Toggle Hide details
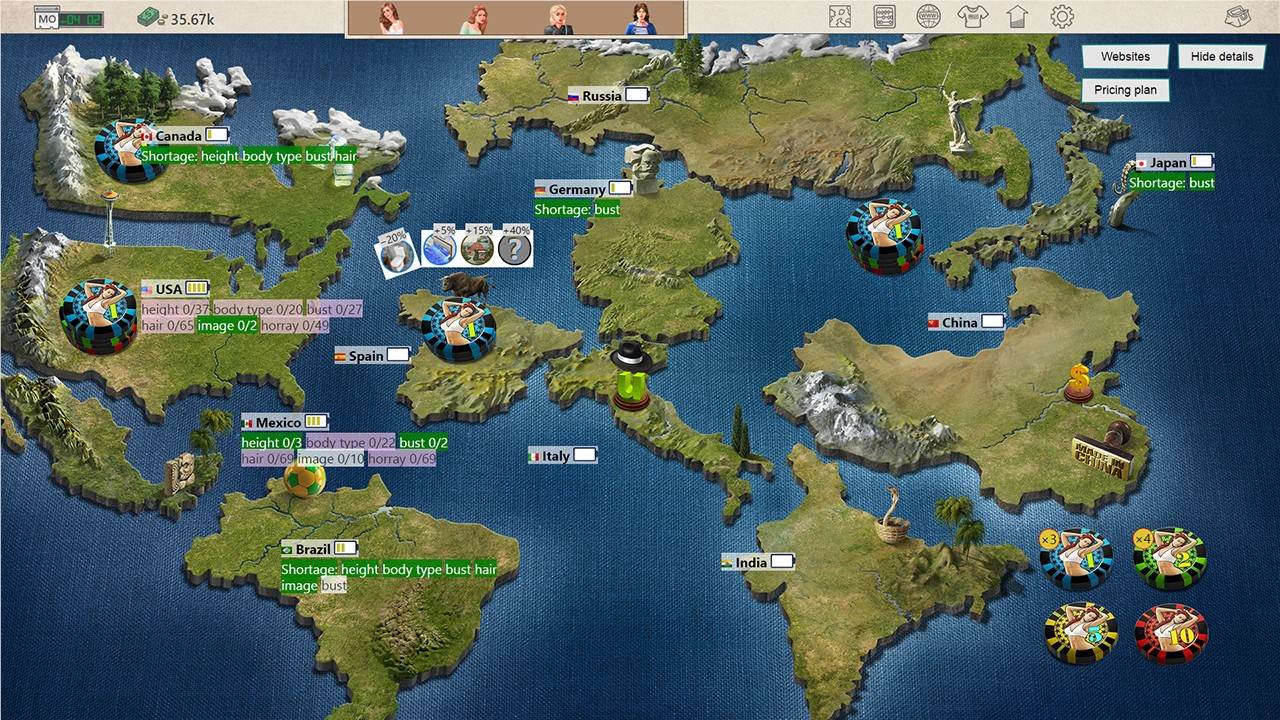This screenshot has height=720, width=1280. coord(1220,57)
